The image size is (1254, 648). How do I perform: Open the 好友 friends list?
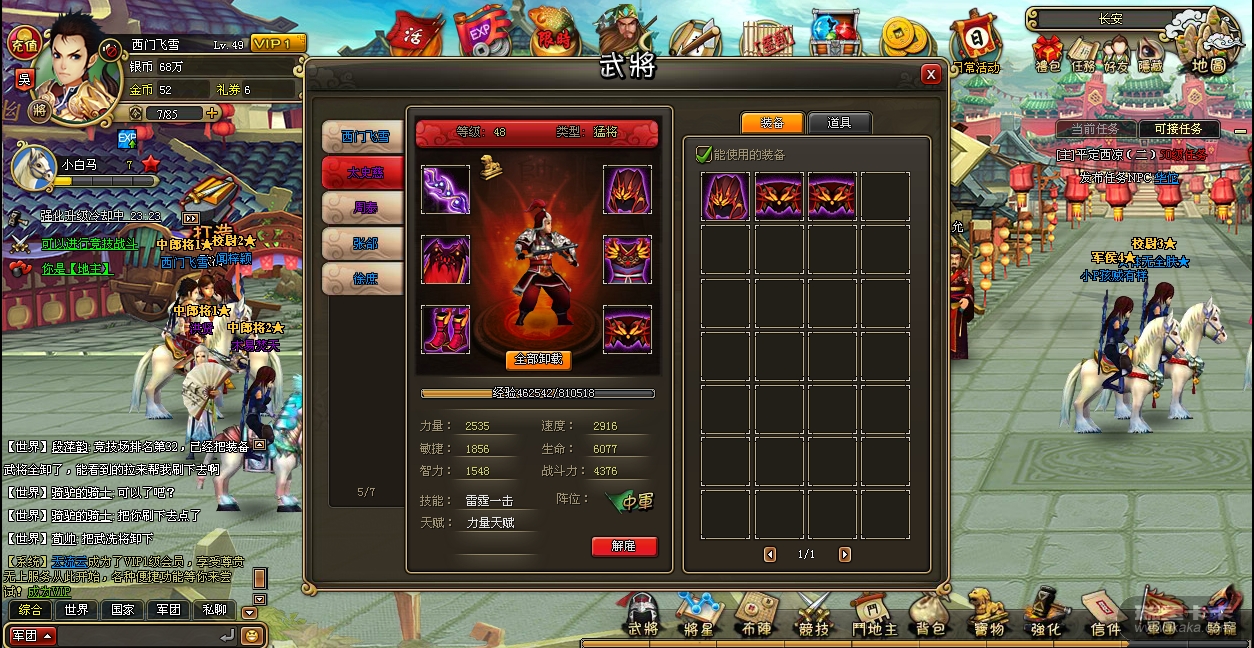pos(1115,55)
